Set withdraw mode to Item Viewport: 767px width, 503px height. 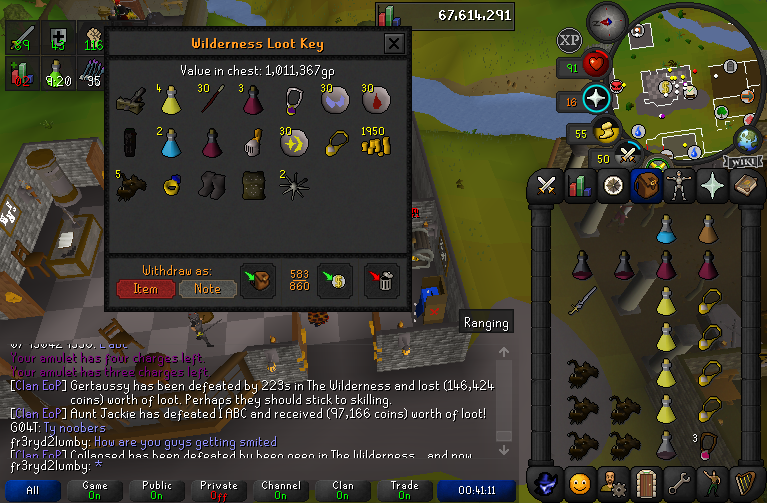[x=145, y=288]
